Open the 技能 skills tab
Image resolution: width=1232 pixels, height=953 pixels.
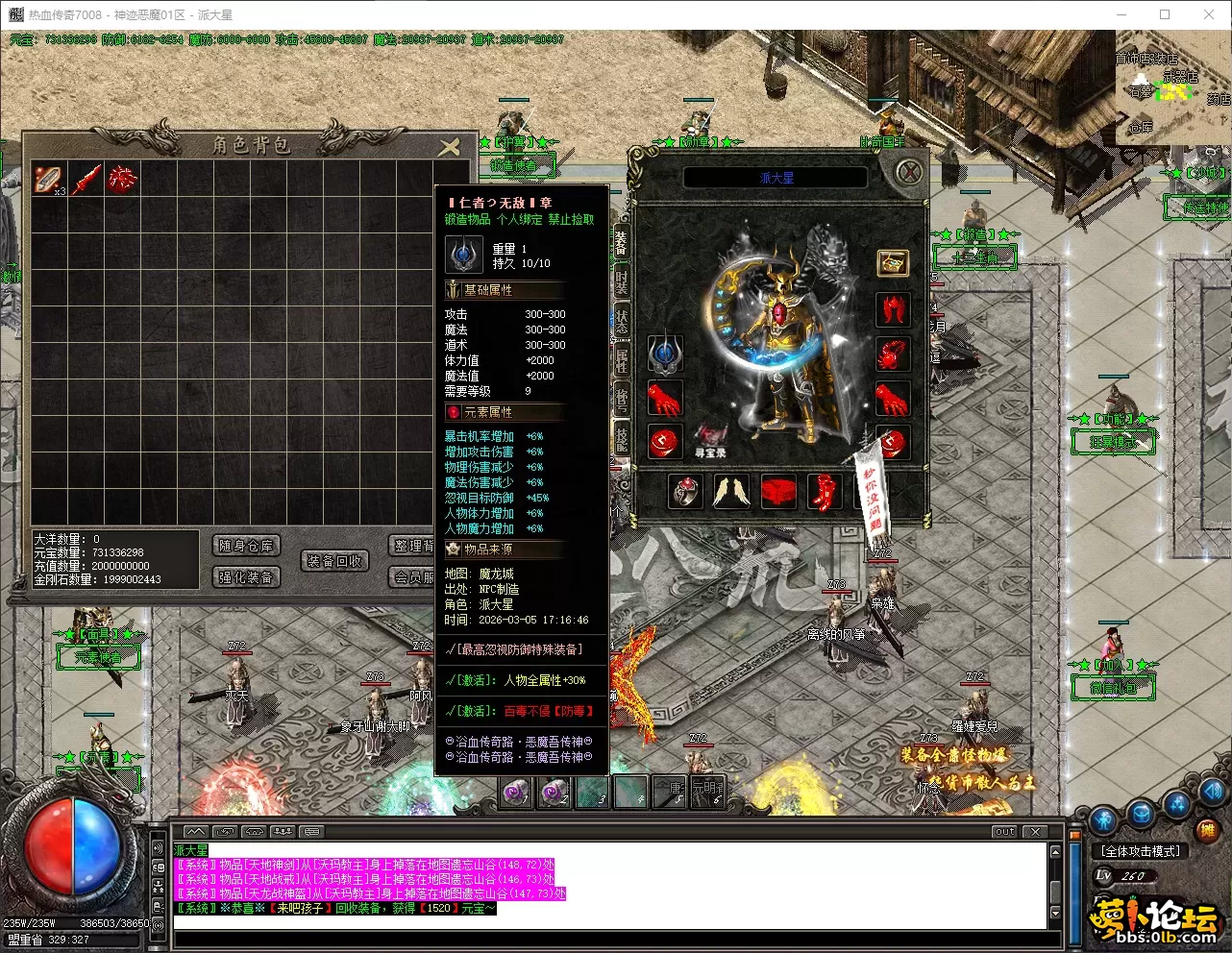point(621,438)
